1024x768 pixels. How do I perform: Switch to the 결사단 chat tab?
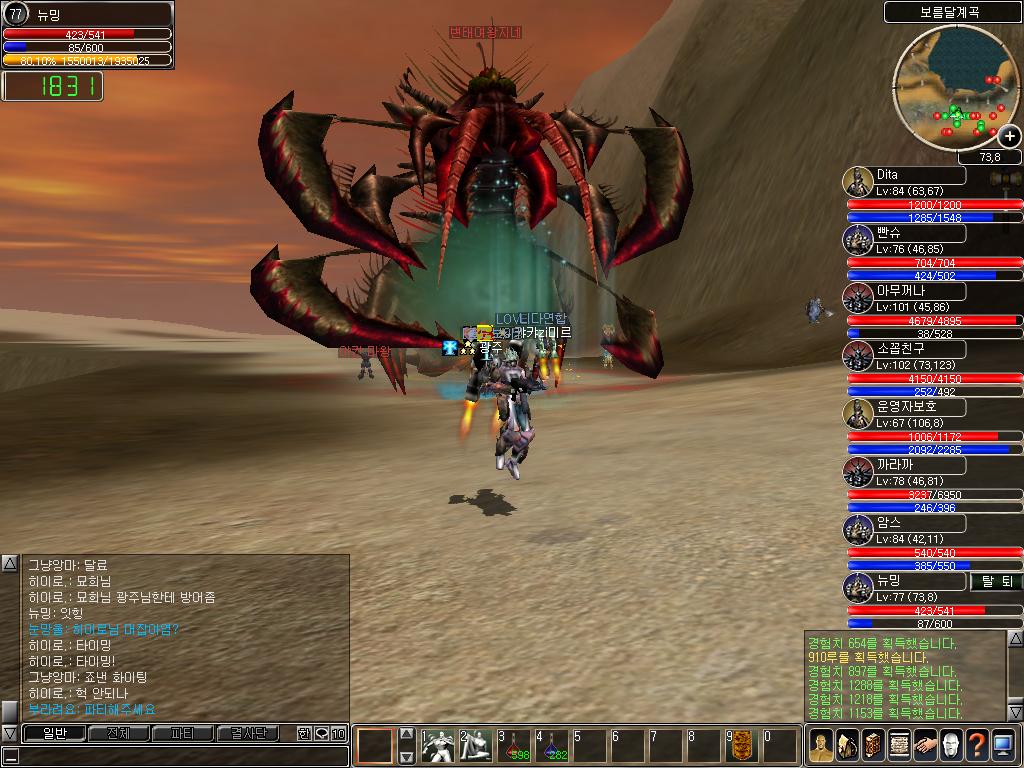(247, 733)
